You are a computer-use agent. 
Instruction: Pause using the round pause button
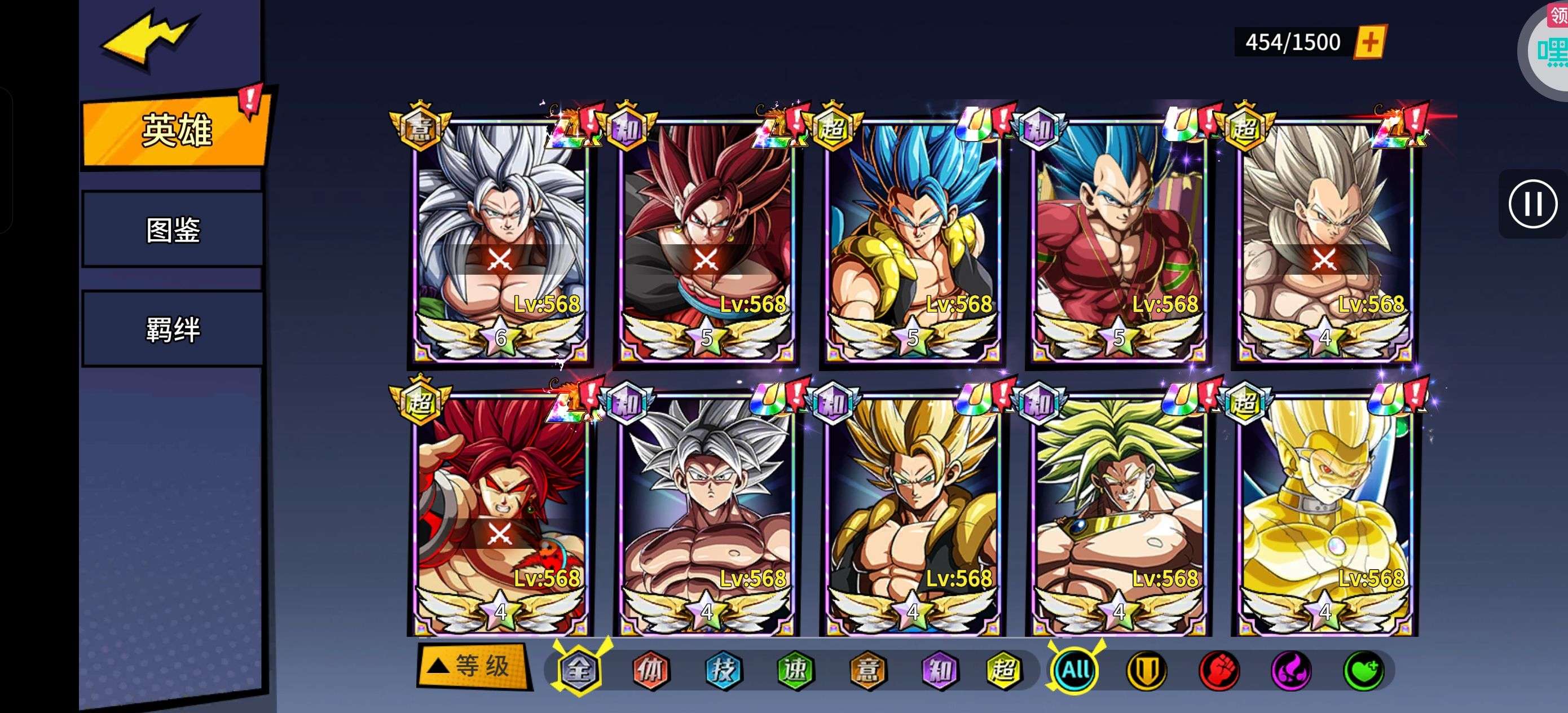(1532, 204)
